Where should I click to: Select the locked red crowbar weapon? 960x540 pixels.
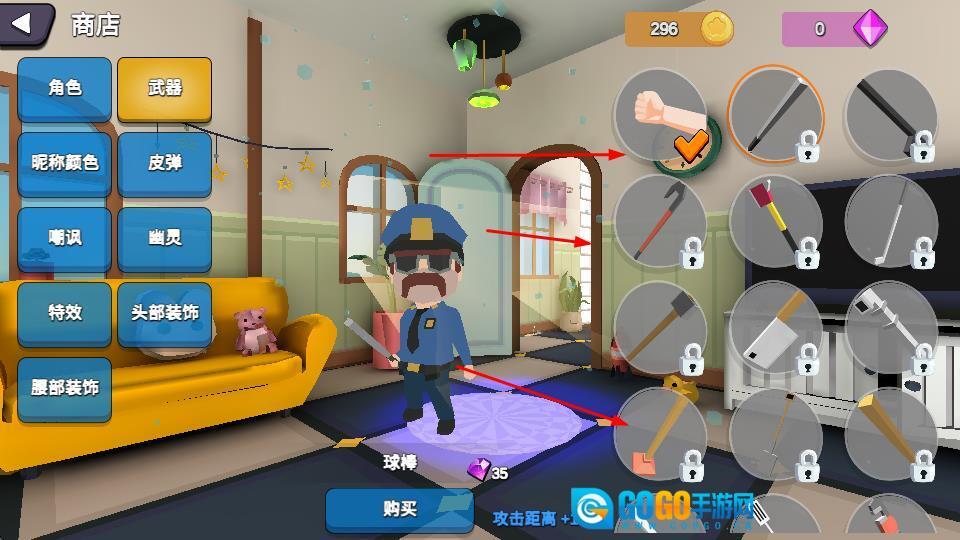coord(659,222)
